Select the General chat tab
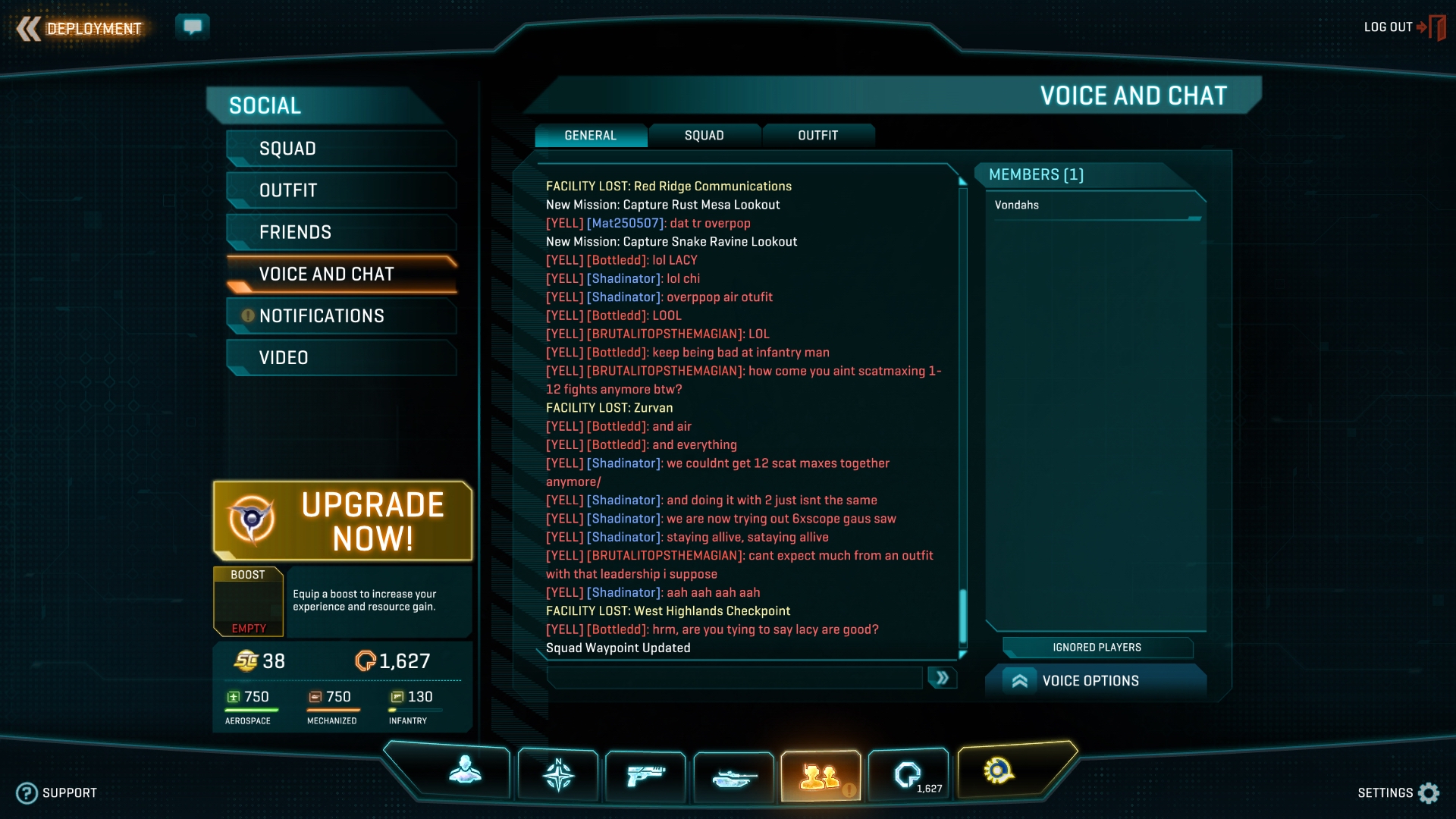Image resolution: width=1456 pixels, height=819 pixels. (x=590, y=136)
